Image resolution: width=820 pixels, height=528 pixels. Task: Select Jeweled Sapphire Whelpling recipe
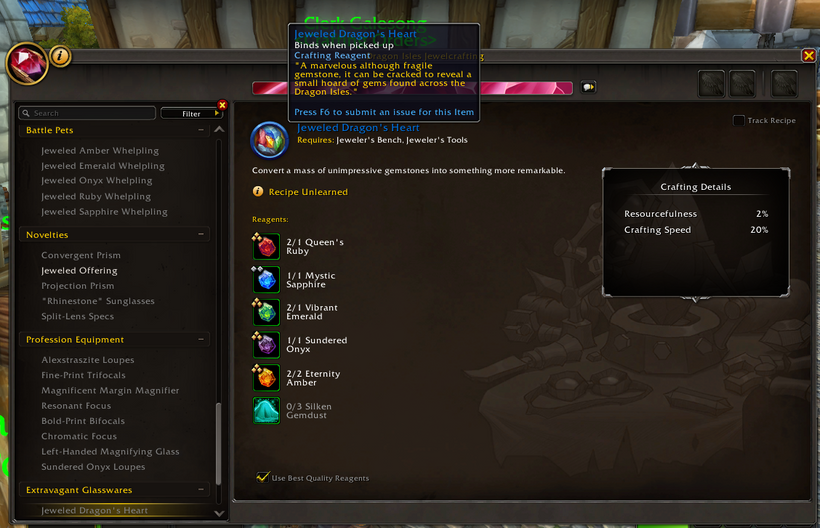coord(104,212)
